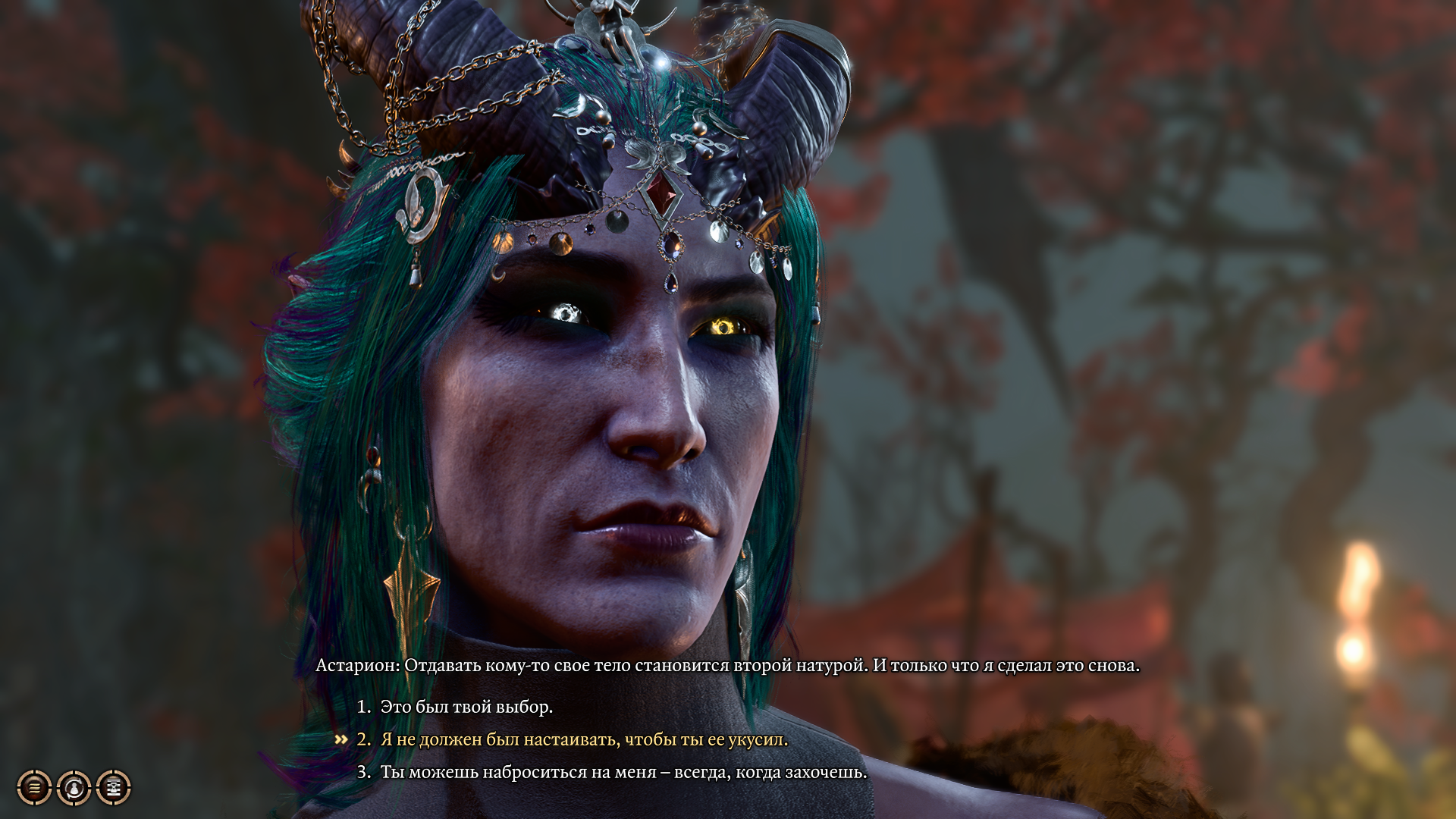Pick reply "Ты можешь наброситься на меня"

point(623,772)
